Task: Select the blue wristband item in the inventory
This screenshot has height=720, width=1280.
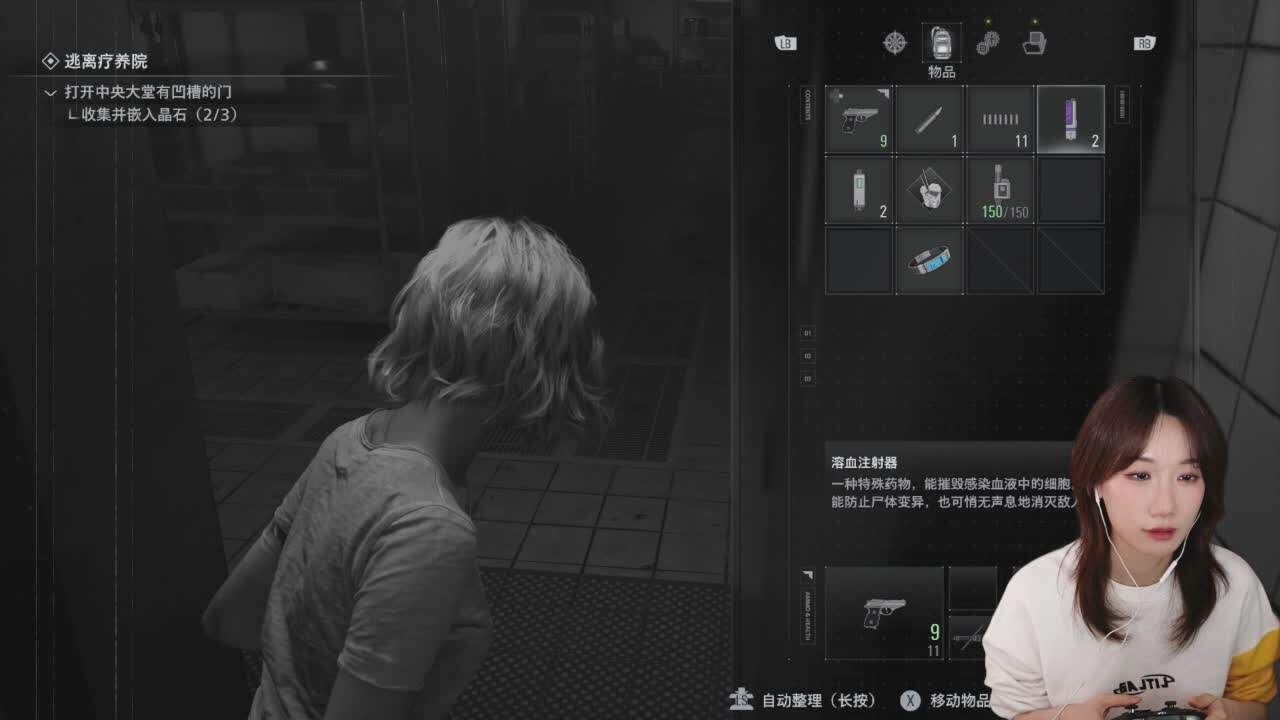Action: [929, 258]
